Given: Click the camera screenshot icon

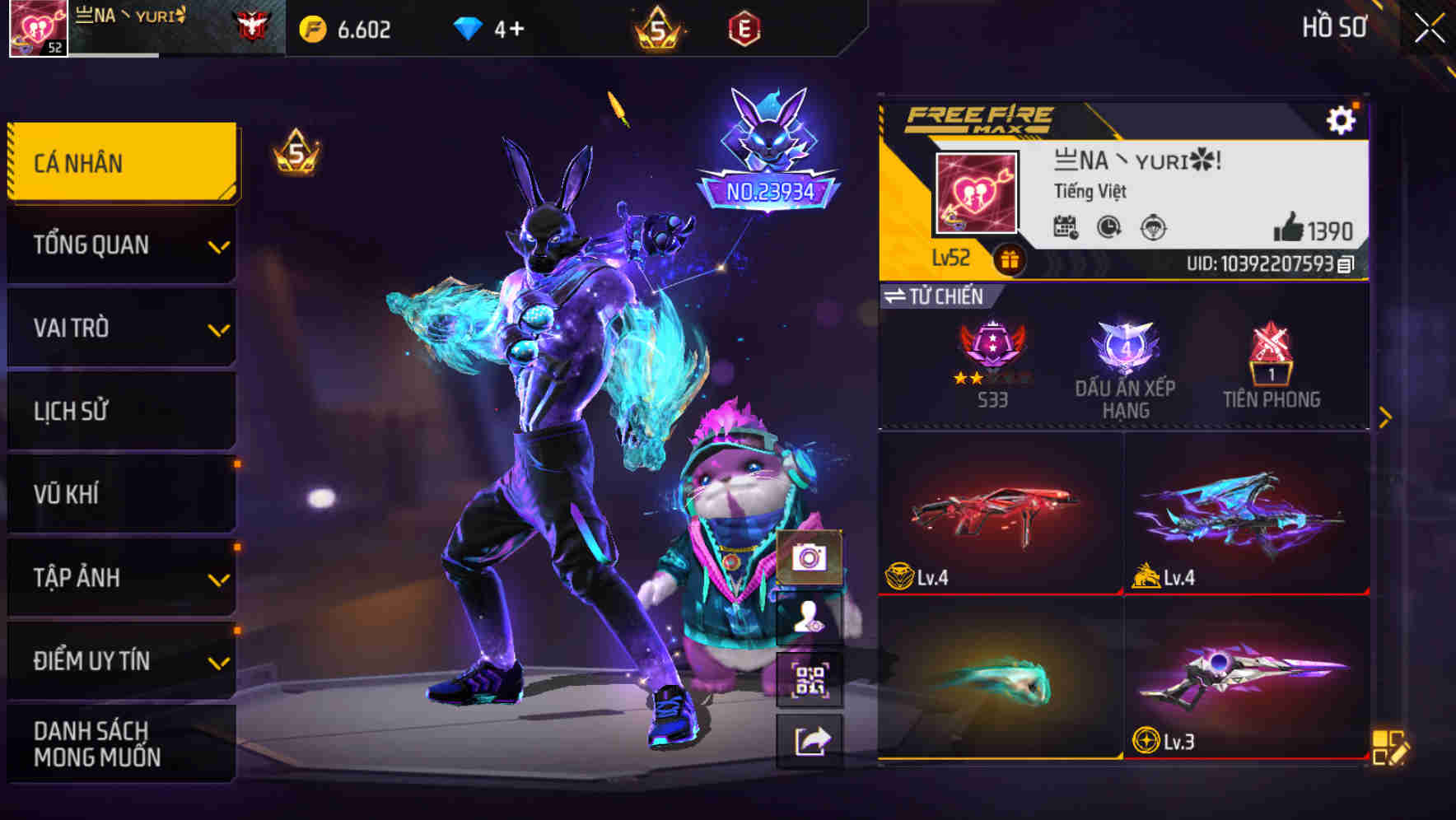Looking at the screenshot, I should tap(811, 557).
